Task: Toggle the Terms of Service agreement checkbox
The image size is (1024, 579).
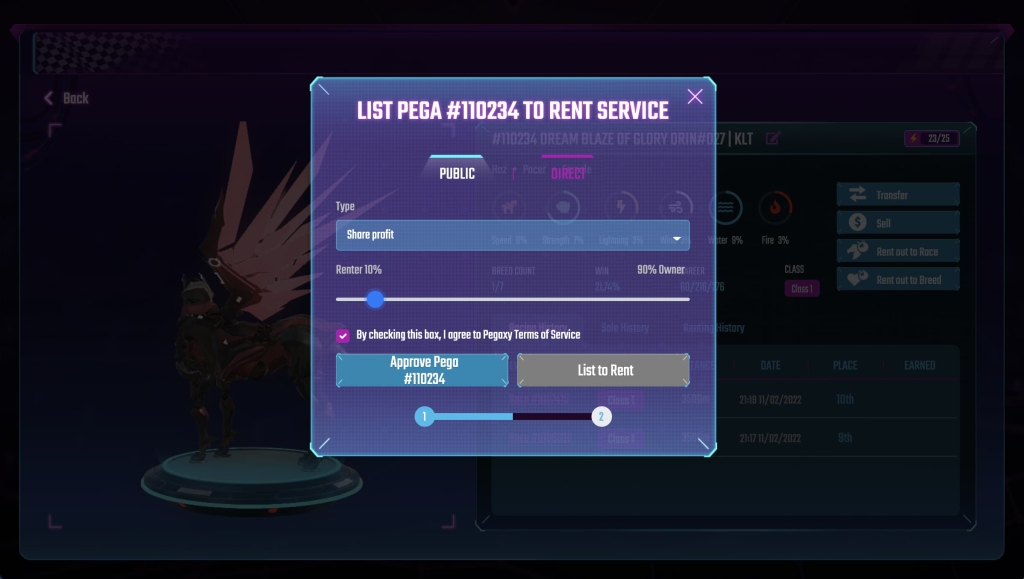Action: 343,335
